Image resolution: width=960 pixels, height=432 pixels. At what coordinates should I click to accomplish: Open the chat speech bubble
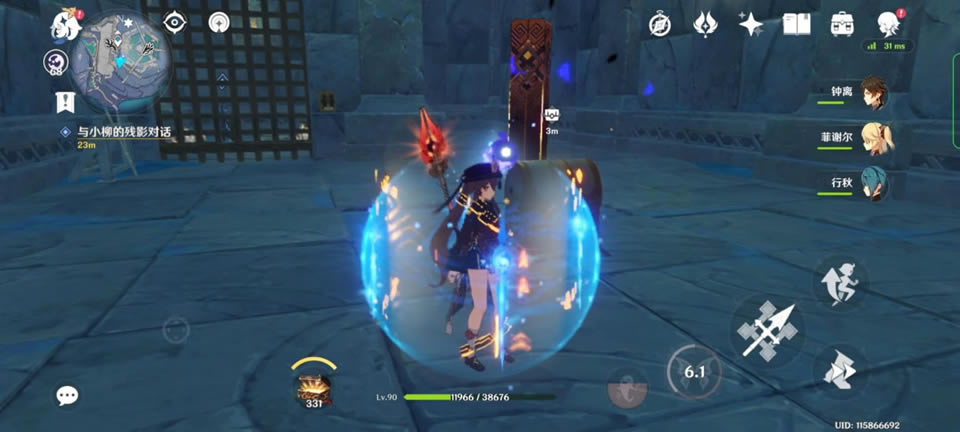tap(67, 395)
